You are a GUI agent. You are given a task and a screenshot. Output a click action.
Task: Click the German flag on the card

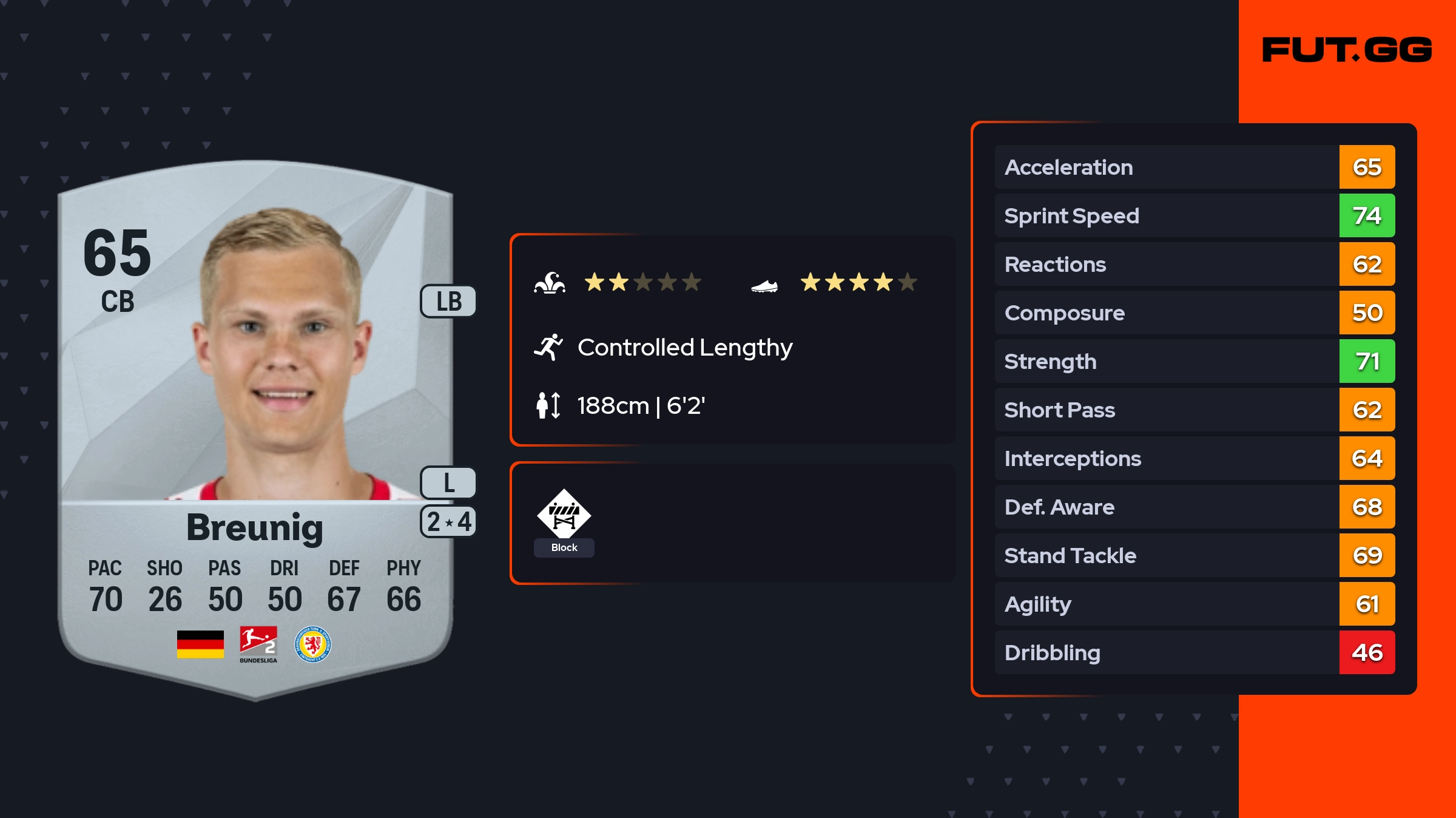(200, 644)
